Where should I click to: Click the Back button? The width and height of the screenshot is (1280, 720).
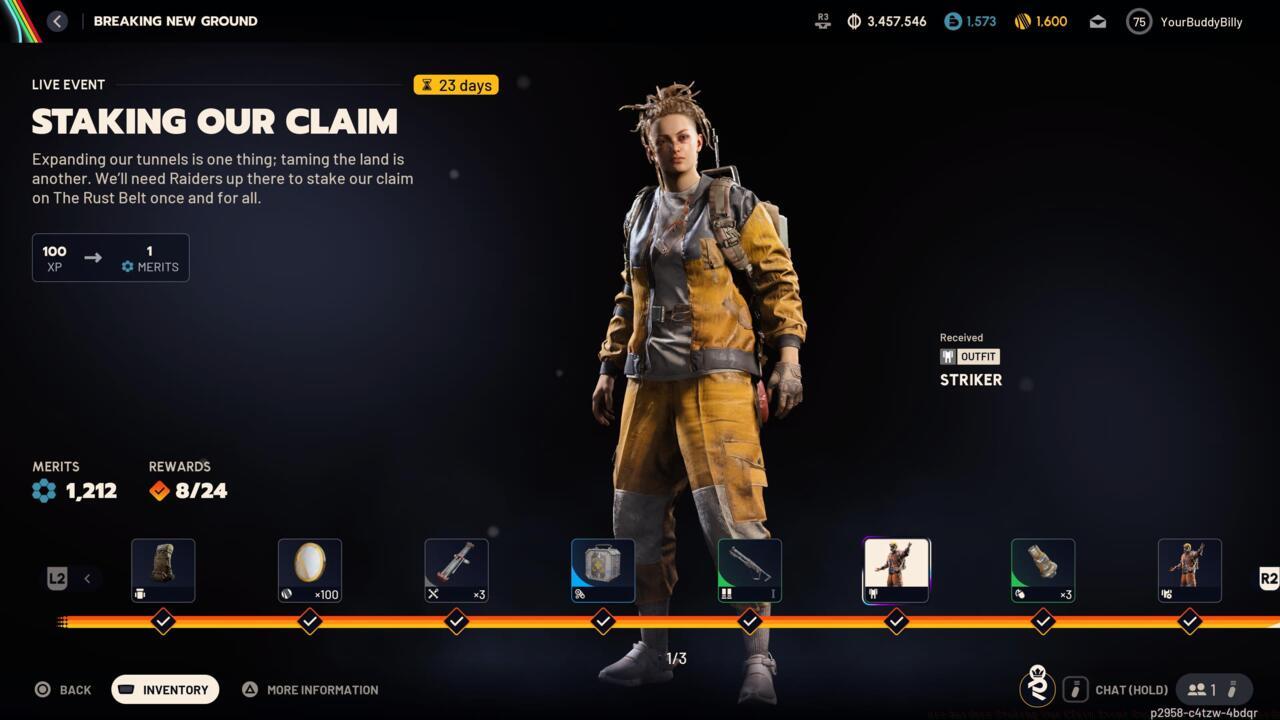coord(64,689)
